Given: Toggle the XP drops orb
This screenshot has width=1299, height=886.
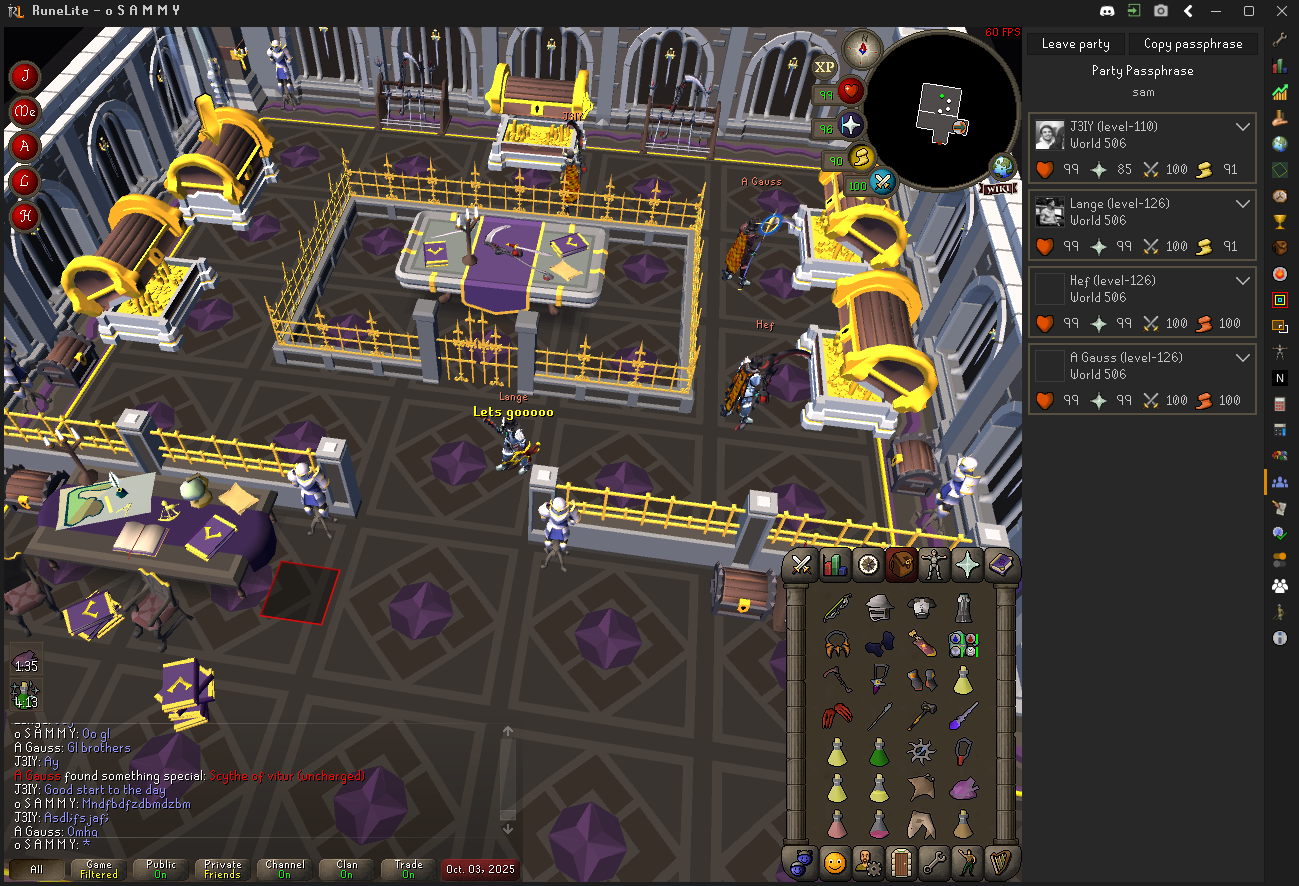Looking at the screenshot, I should [824, 67].
